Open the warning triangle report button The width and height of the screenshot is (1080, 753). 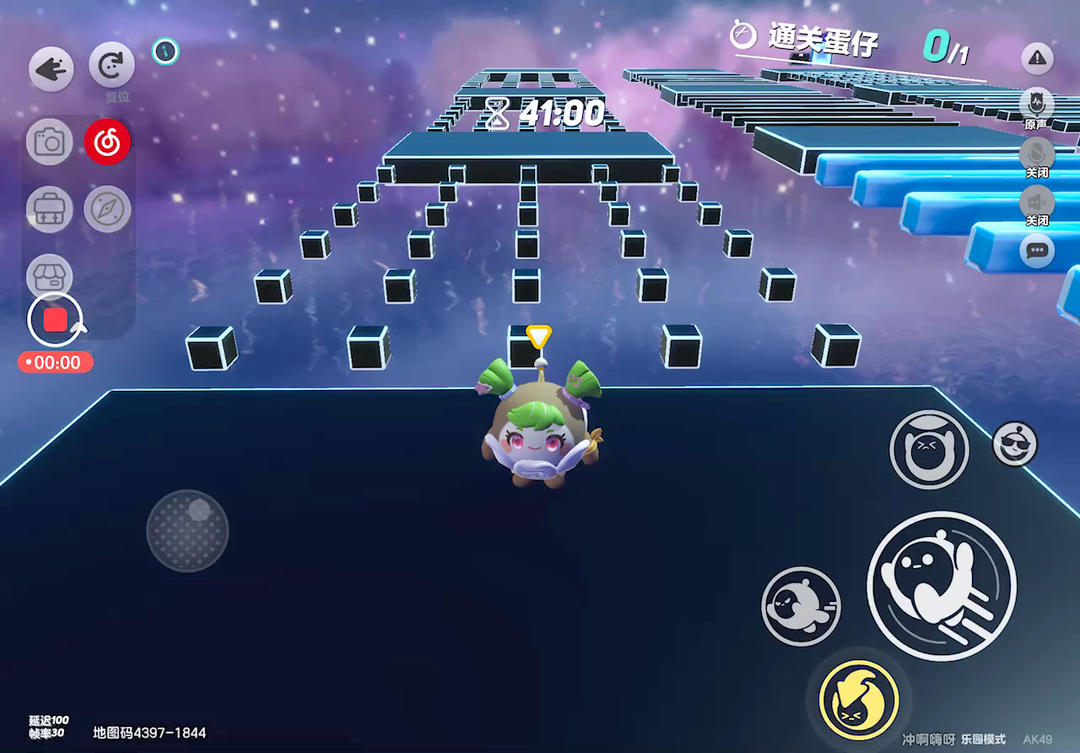pos(1037,59)
